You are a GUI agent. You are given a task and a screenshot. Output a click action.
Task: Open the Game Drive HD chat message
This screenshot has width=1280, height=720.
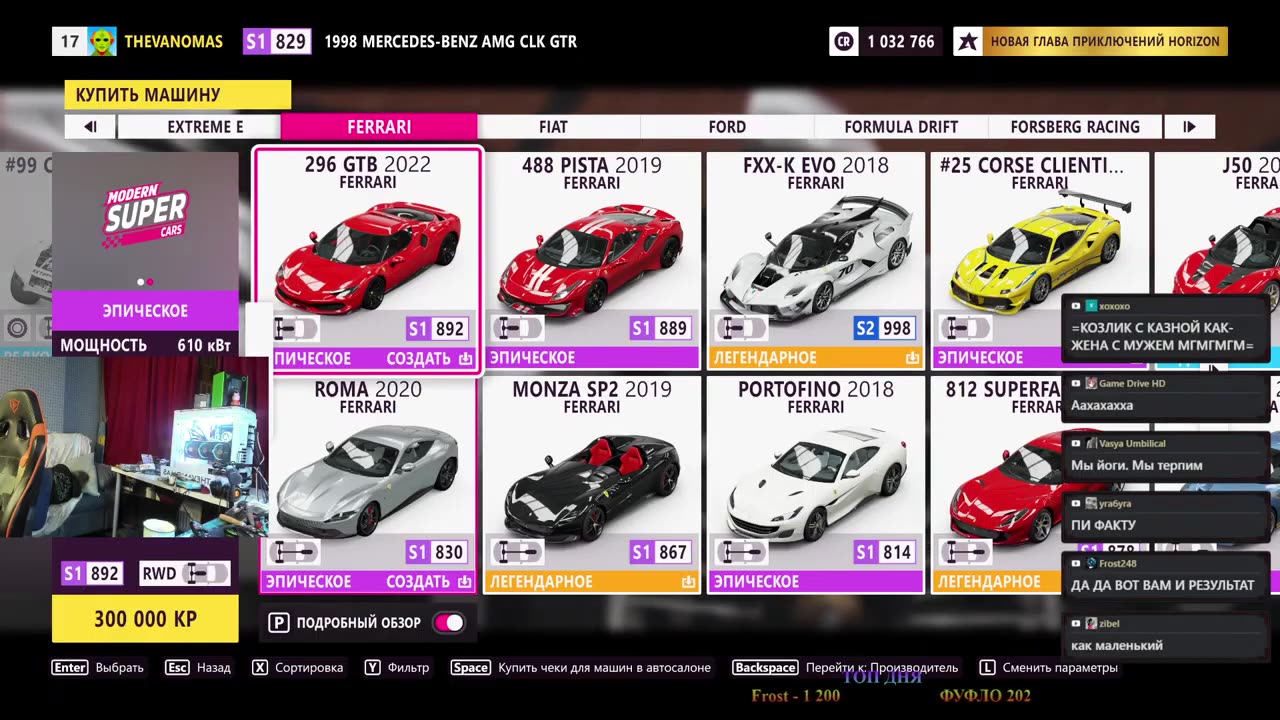(1165, 396)
